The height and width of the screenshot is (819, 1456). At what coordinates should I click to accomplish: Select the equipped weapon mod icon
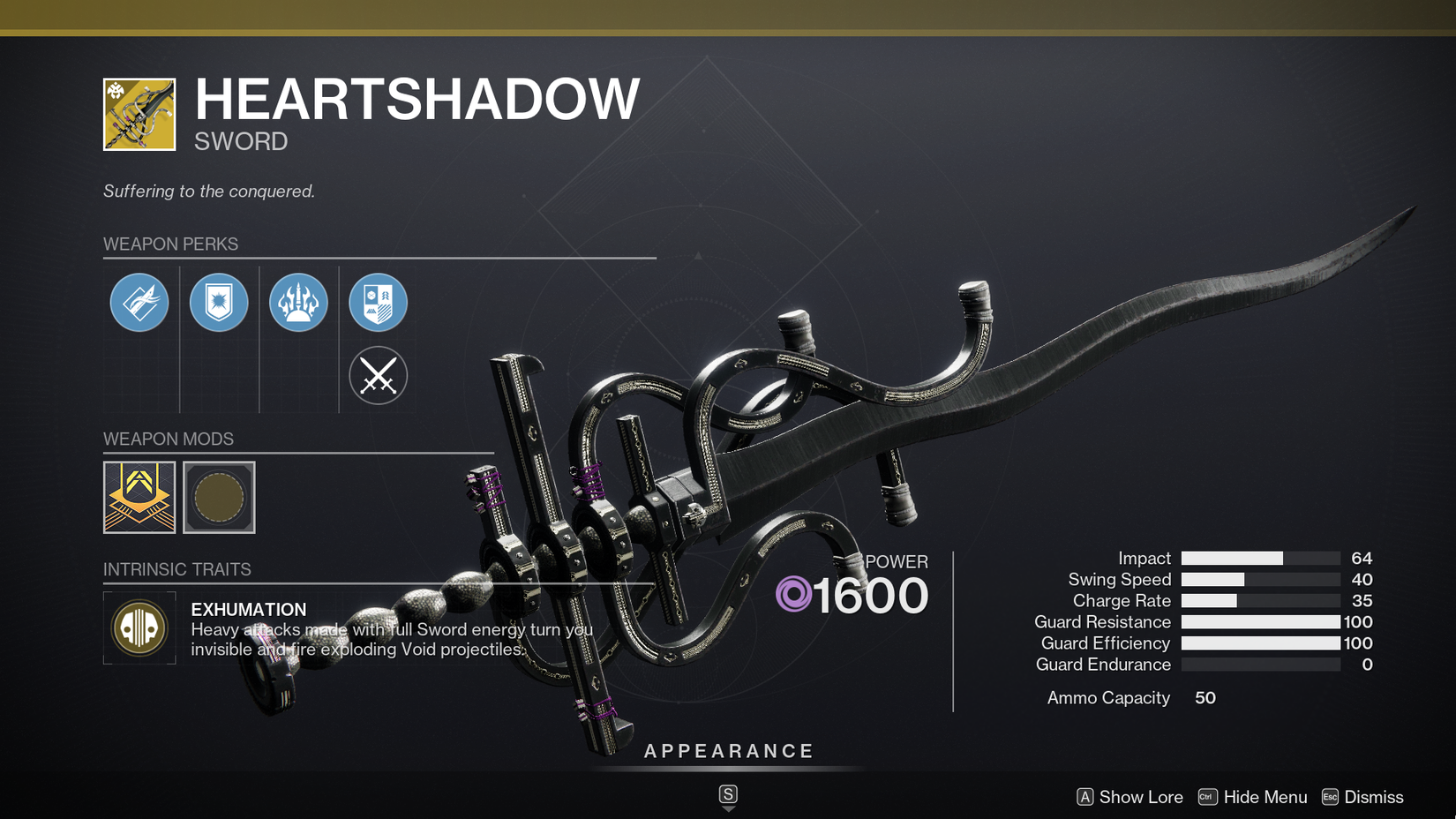[x=139, y=497]
